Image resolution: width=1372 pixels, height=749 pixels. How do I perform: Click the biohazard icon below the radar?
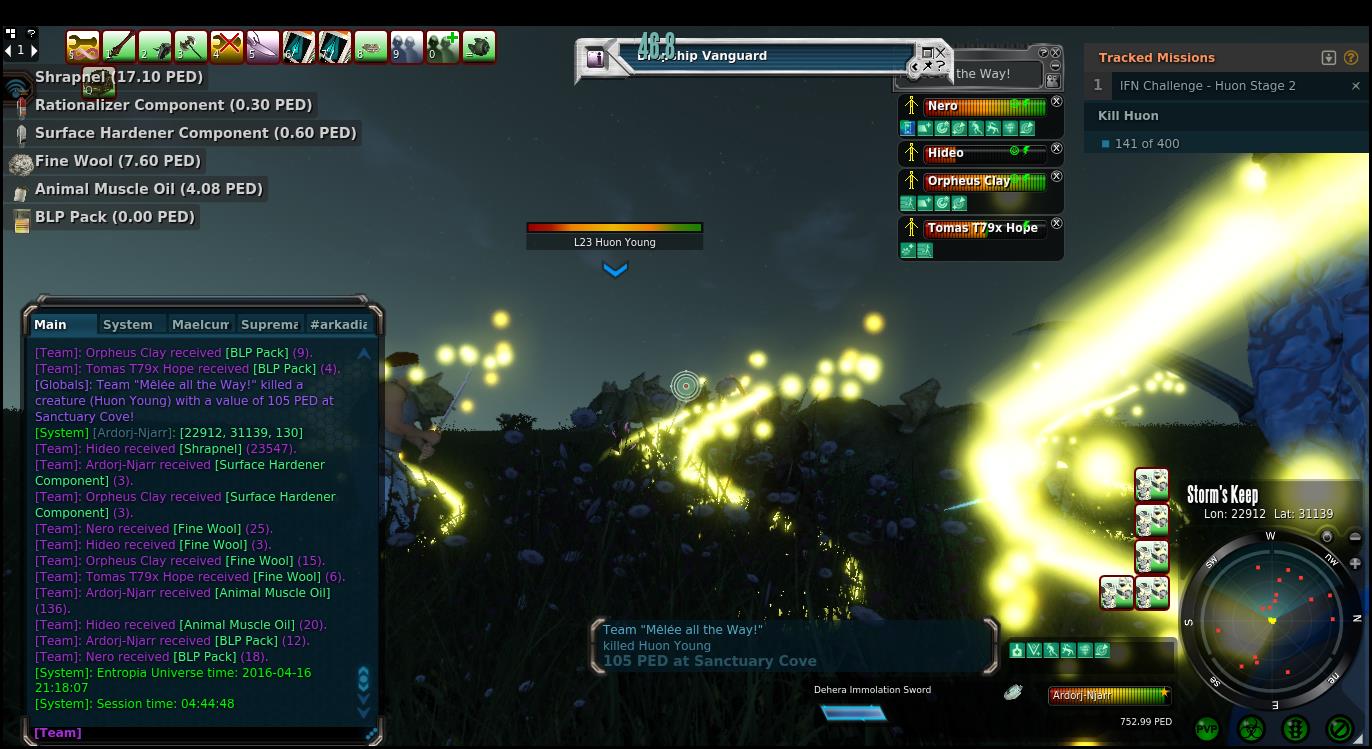point(1251,729)
